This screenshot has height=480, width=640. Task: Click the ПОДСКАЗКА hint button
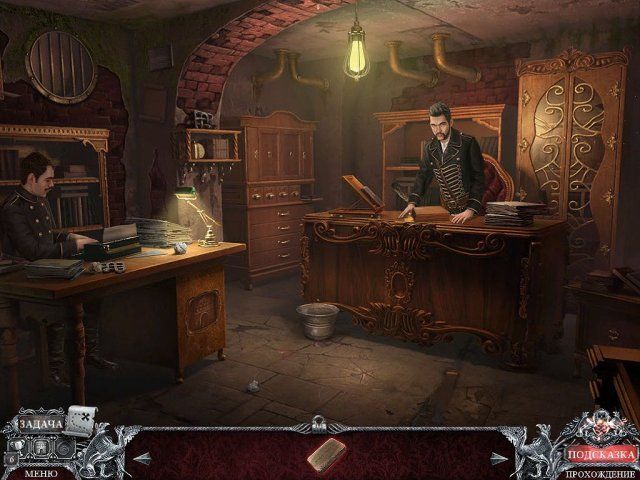click(x=600, y=454)
